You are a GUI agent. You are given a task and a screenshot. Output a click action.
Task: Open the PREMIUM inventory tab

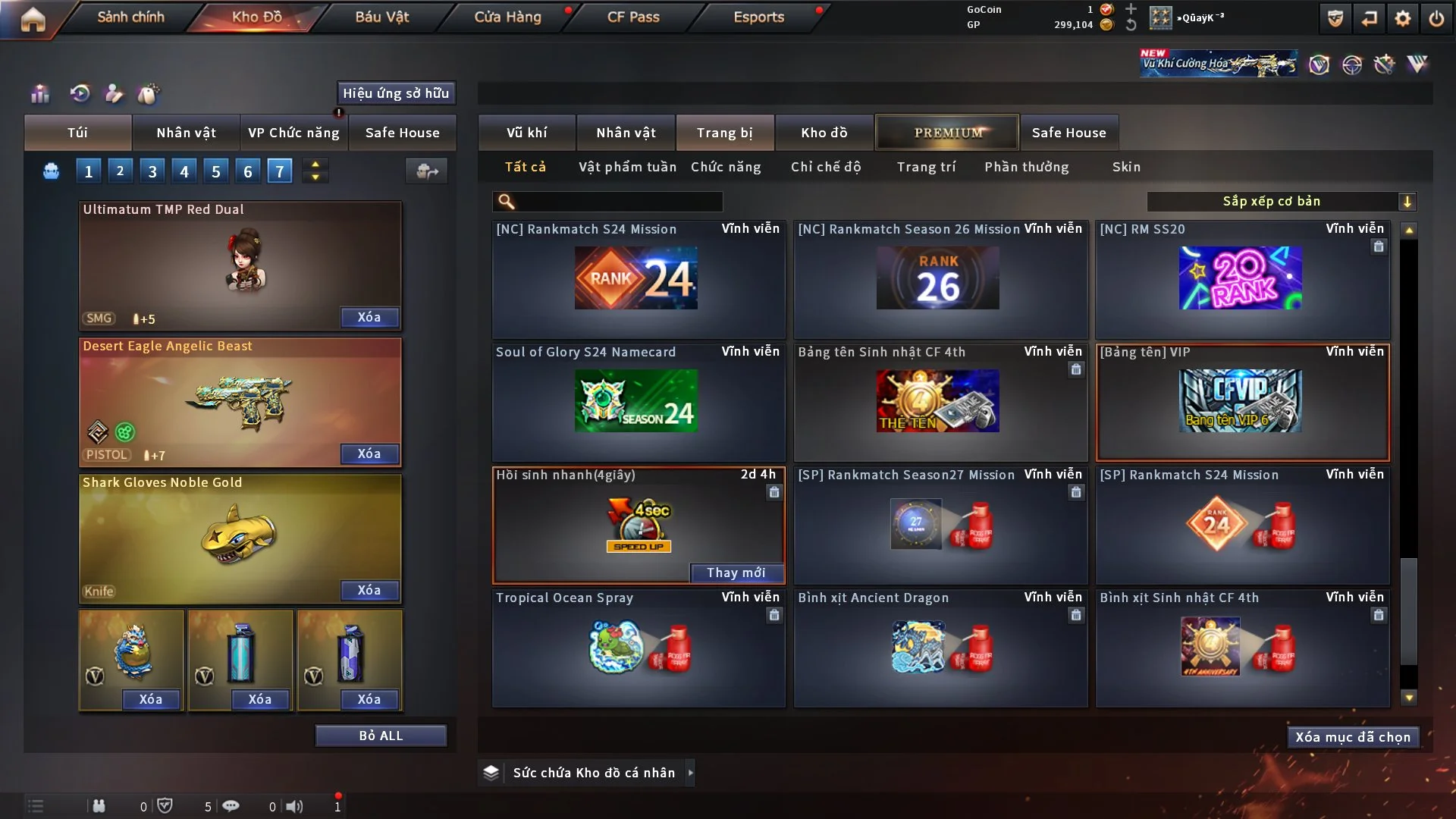click(947, 133)
